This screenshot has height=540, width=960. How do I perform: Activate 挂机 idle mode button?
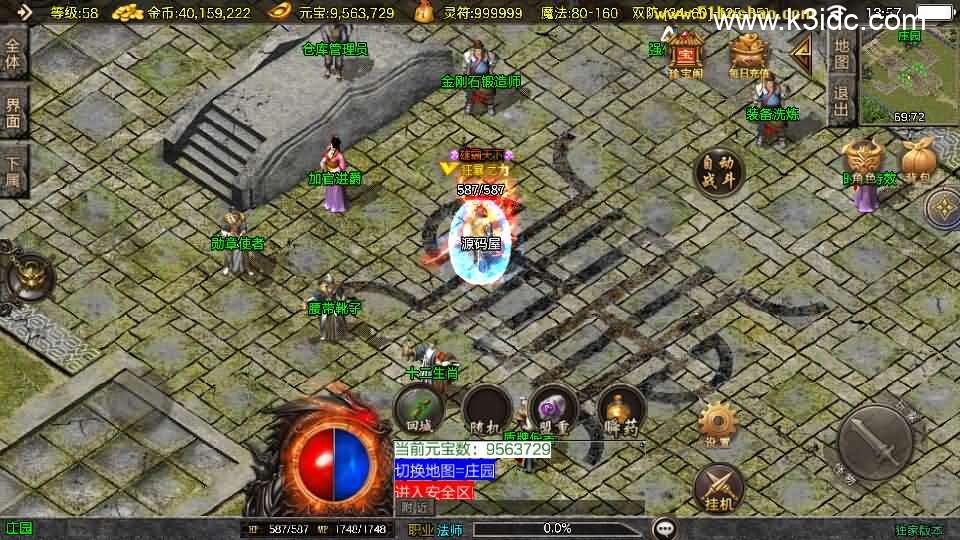click(x=718, y=487)
